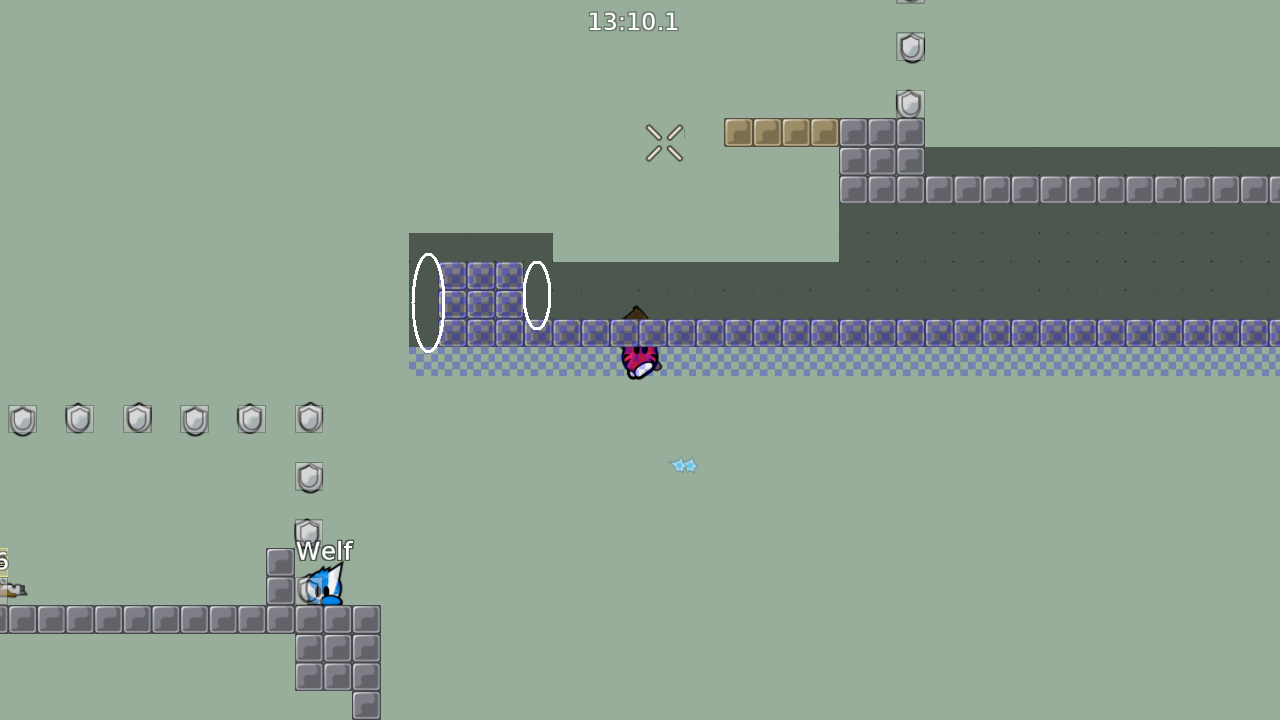1280x720 pixels.
Task: Click the race timer showing 13:10.1
Action: point(633,21)
